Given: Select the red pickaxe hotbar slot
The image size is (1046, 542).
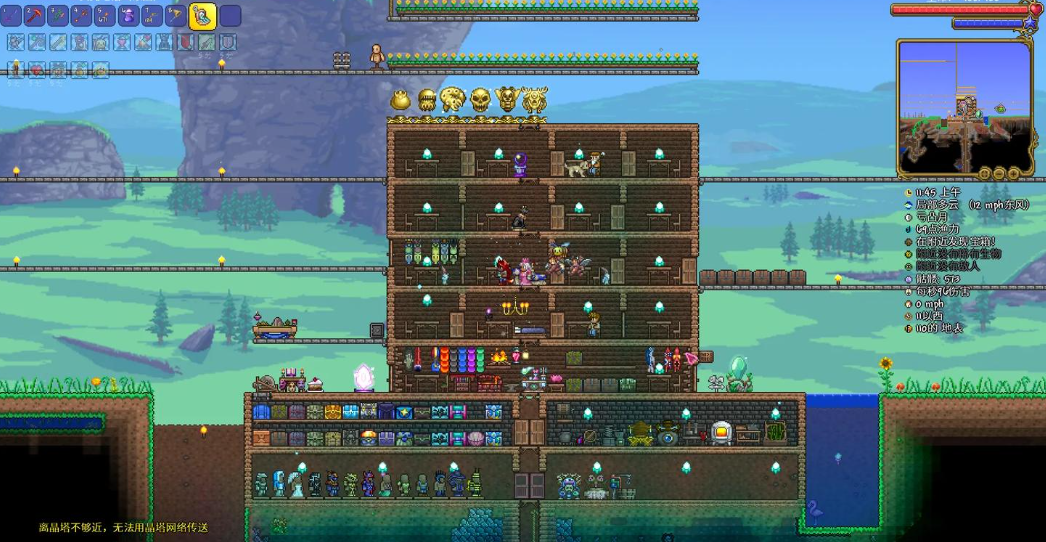Looking at the screenshot, I should [35, 15].
